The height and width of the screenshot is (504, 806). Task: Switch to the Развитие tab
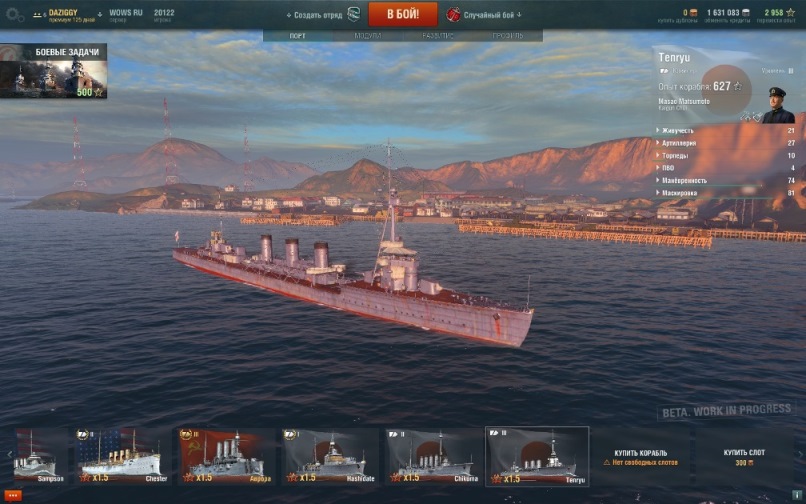(437, 36)
